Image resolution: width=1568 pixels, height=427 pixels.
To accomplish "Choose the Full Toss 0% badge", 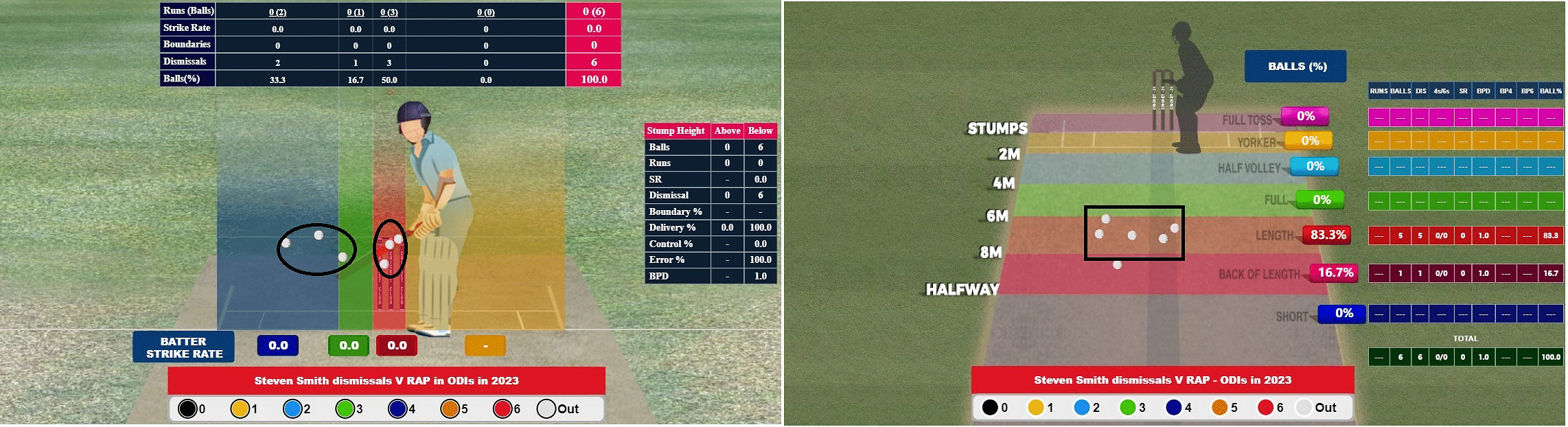I will 1305,116.
